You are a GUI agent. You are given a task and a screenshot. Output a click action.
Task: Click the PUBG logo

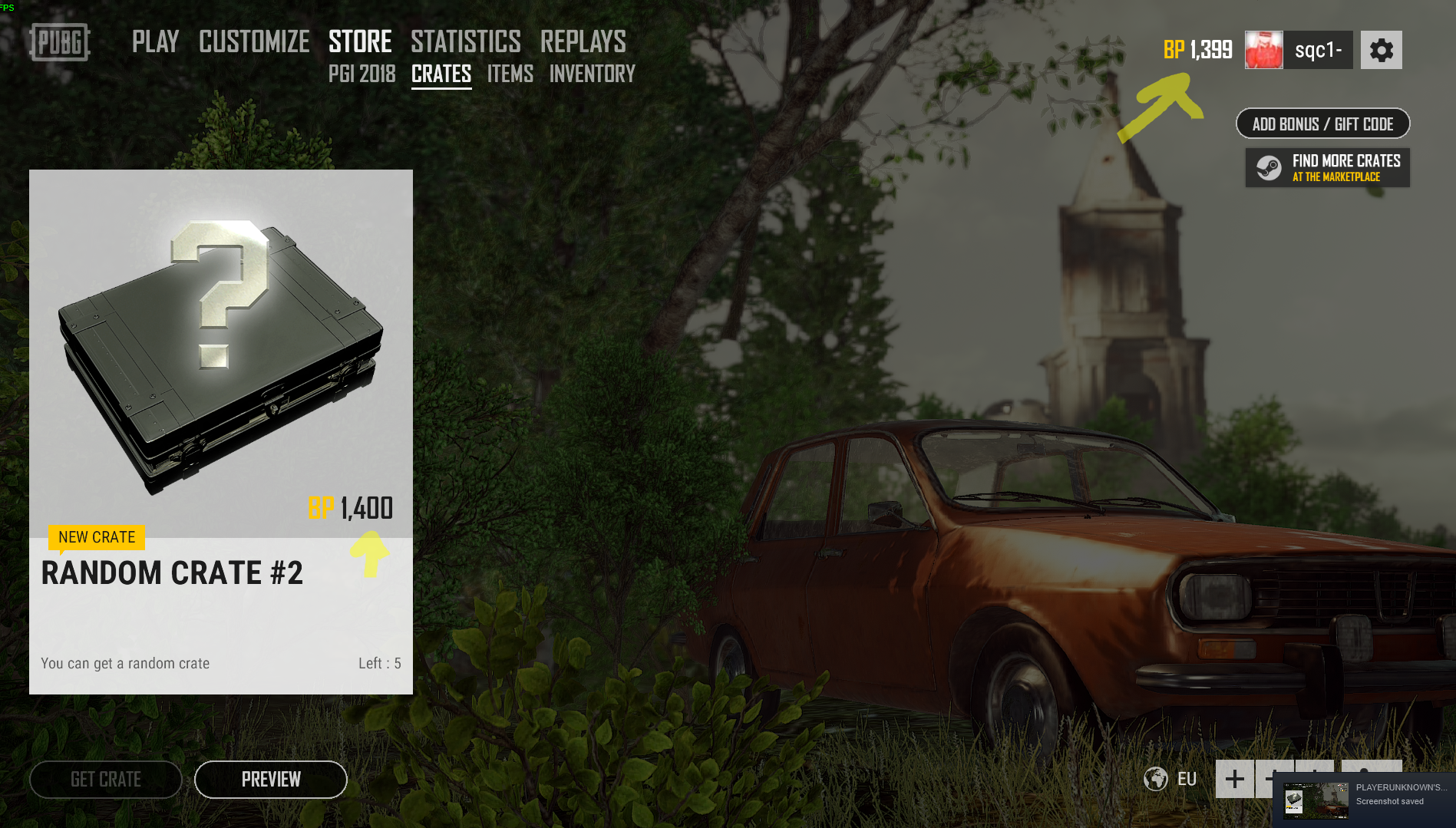pos(60,42)
